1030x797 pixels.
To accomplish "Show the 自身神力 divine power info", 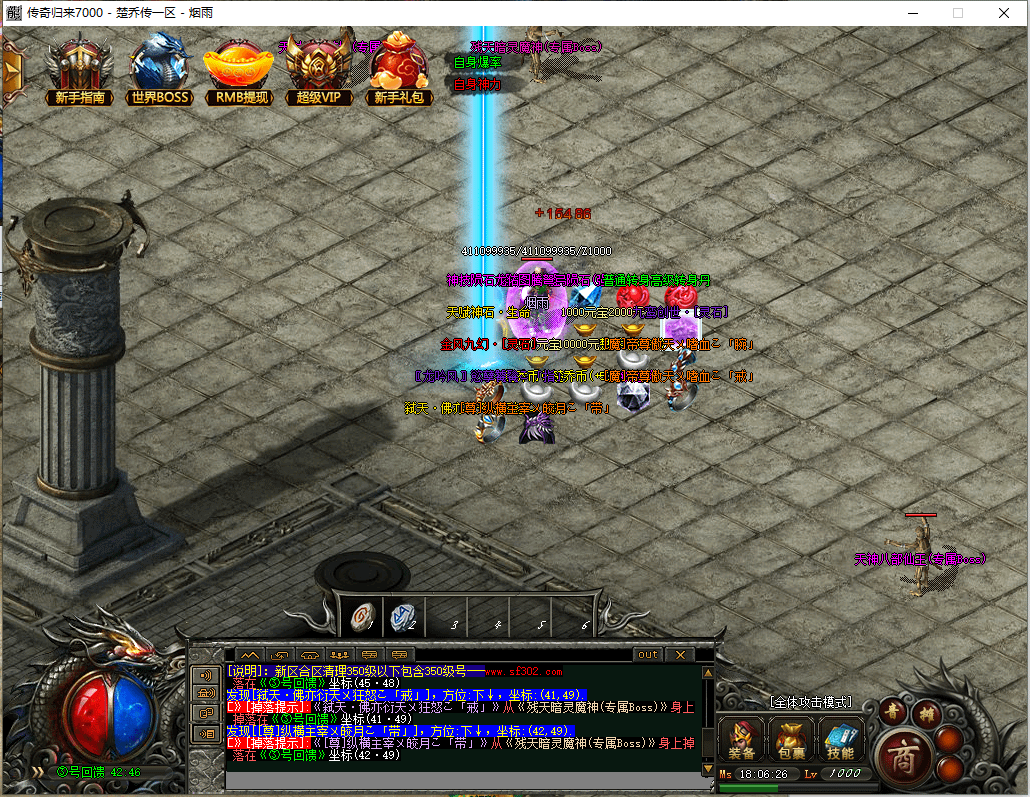I will pyautogui.click(x=477, y=84).
